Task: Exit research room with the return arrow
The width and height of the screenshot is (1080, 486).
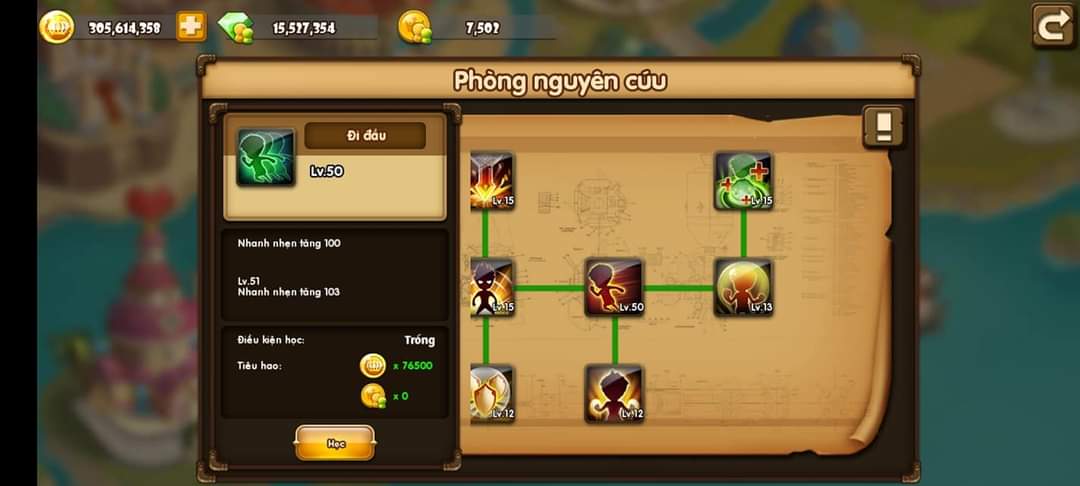Action: point(1053,26)
